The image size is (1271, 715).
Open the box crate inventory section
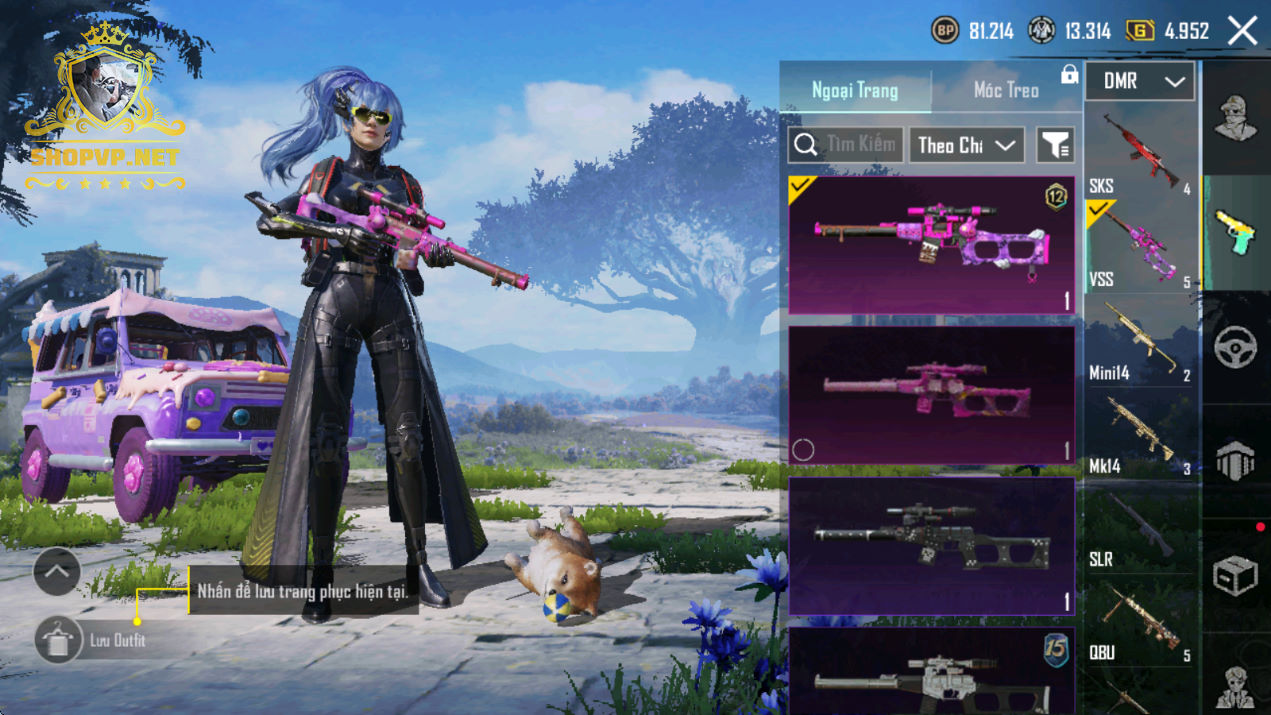click(1236, 576)
